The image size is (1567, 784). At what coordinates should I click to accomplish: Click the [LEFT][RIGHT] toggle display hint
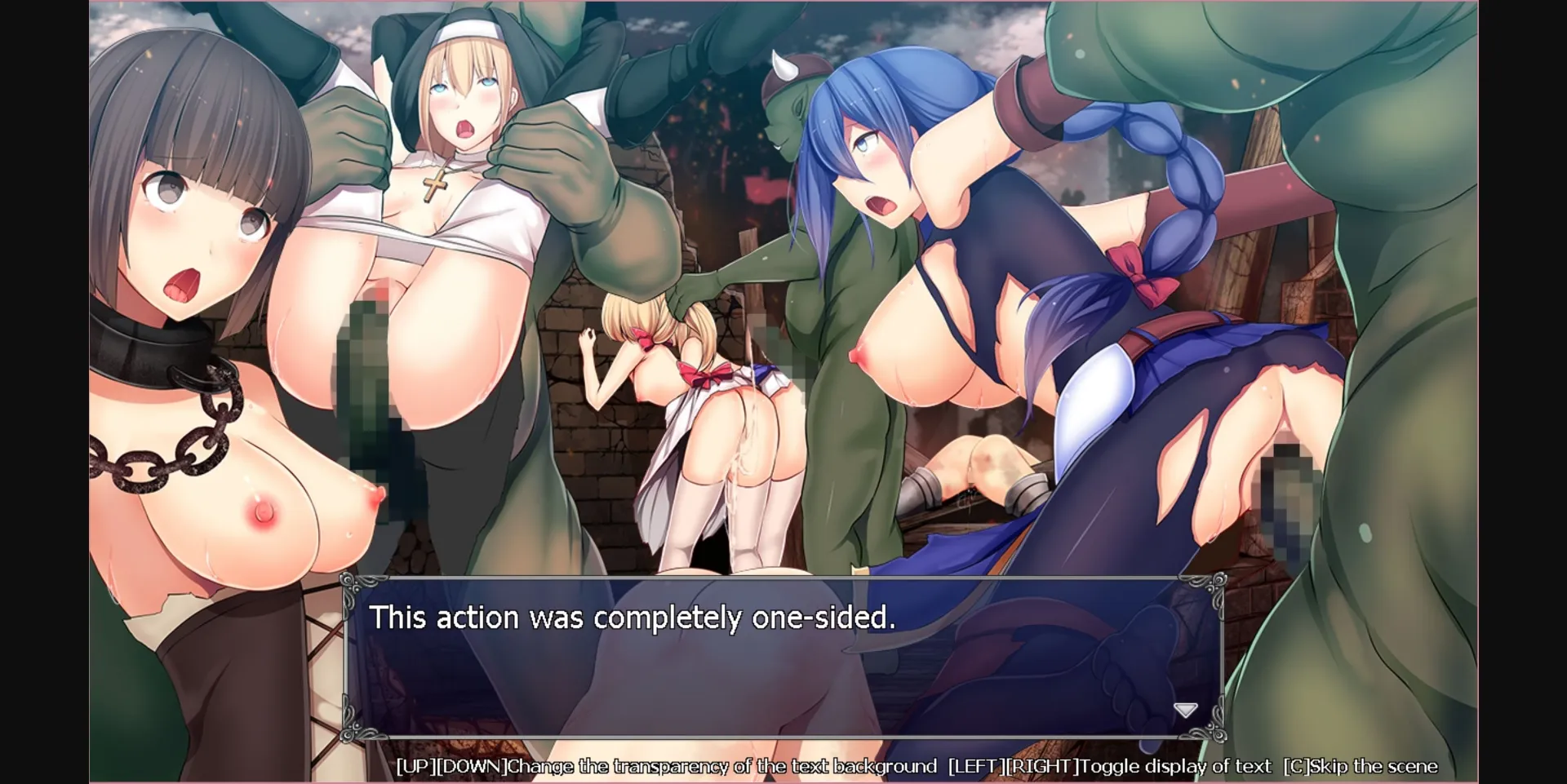coord(1013,766)
